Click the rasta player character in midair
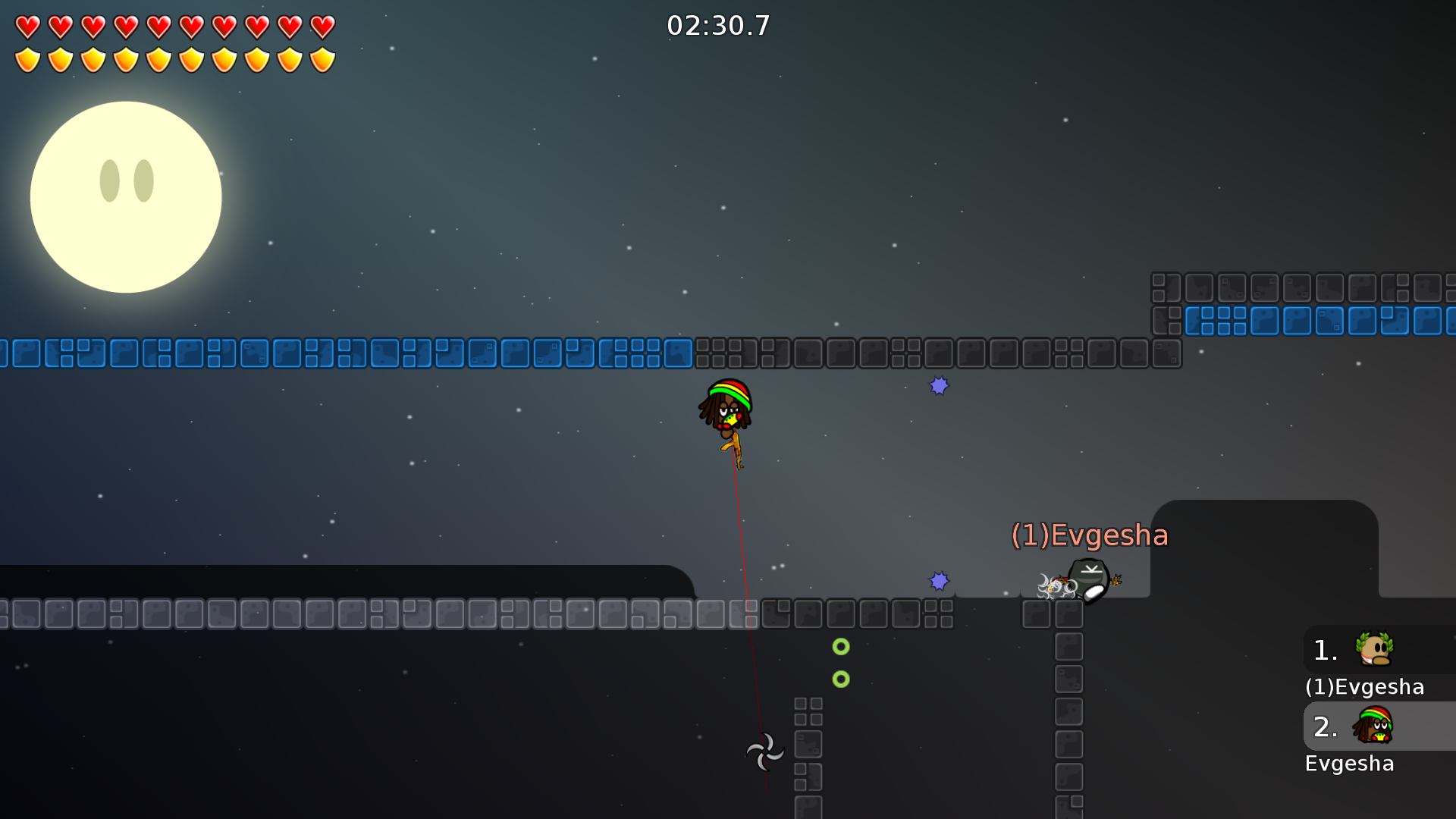 click(724, 413)
